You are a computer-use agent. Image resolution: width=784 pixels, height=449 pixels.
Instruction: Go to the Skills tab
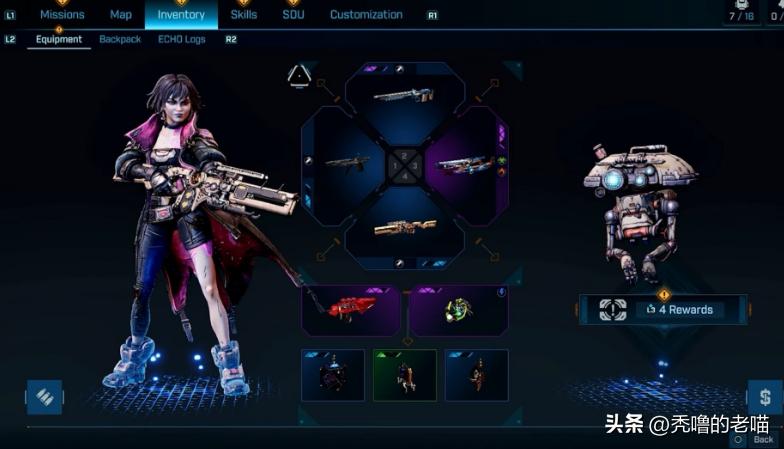(244, 15)
